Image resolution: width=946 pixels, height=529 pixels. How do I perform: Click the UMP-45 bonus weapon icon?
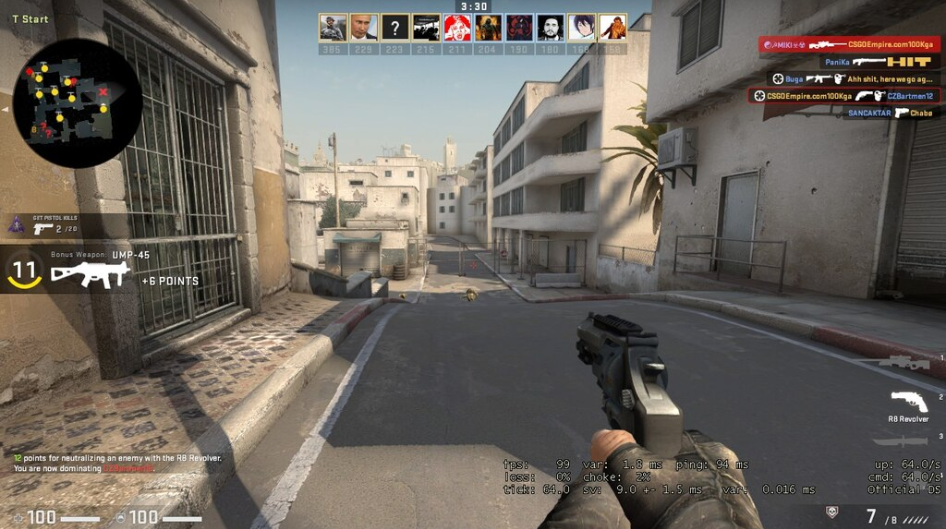pyautogui.click(x=91, y=274)
